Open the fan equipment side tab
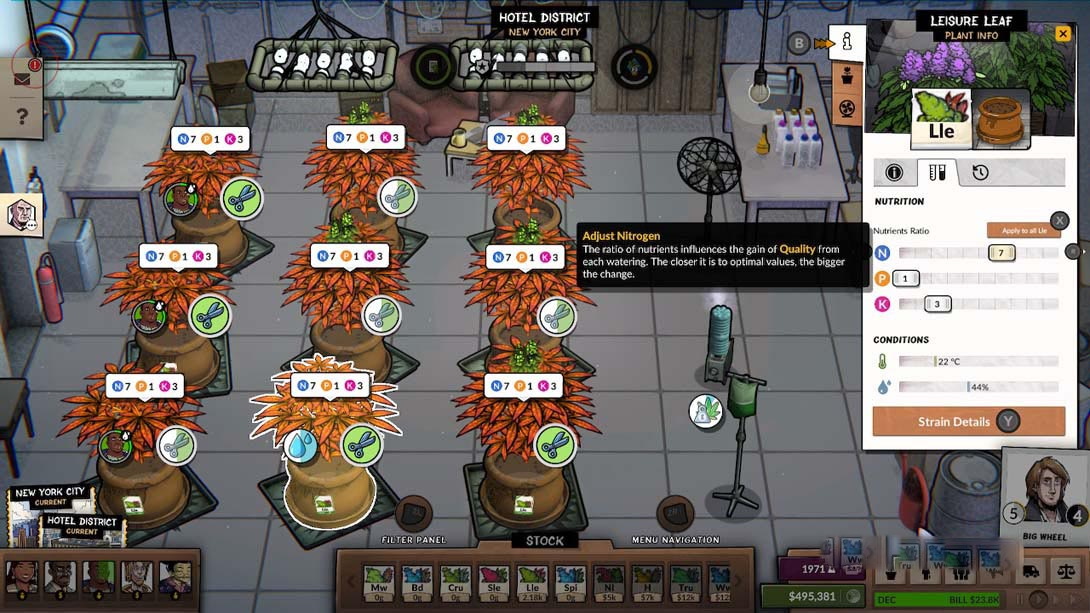1090x613 pixels. (846, 107)
